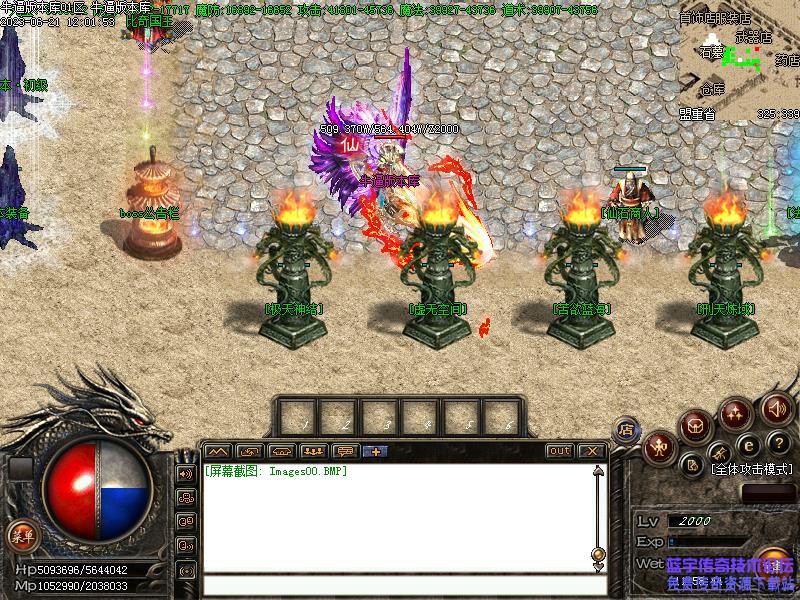Close the chat panel with X
Screen dimensions: 800x600
(592, 451)
